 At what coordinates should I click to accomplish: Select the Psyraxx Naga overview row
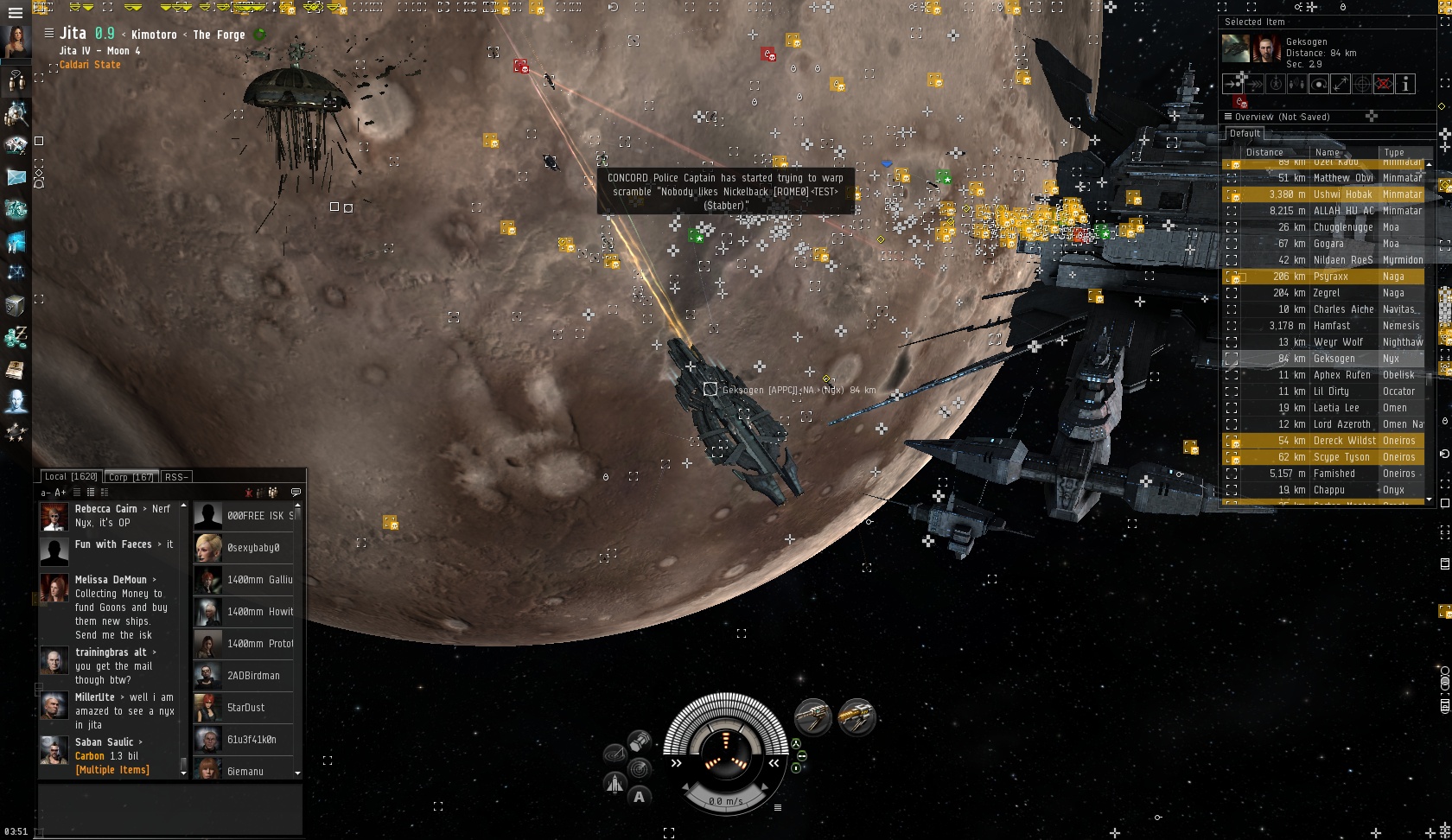pos(1329,277)
